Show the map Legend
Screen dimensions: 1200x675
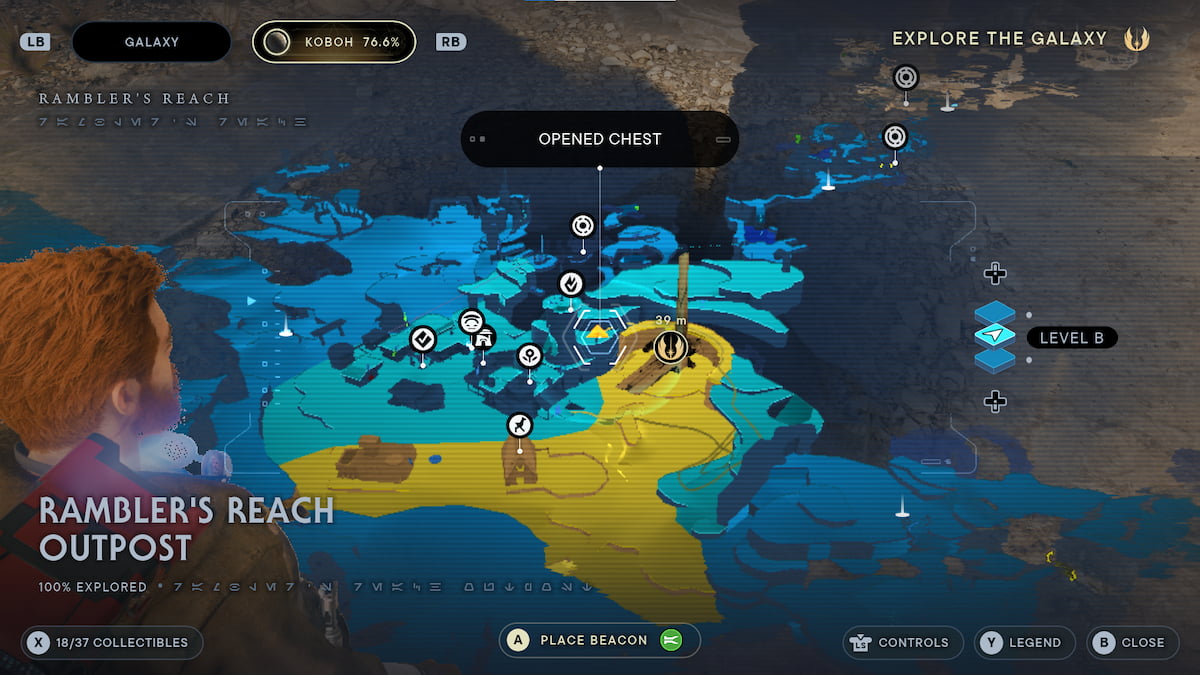[1025, 643]
